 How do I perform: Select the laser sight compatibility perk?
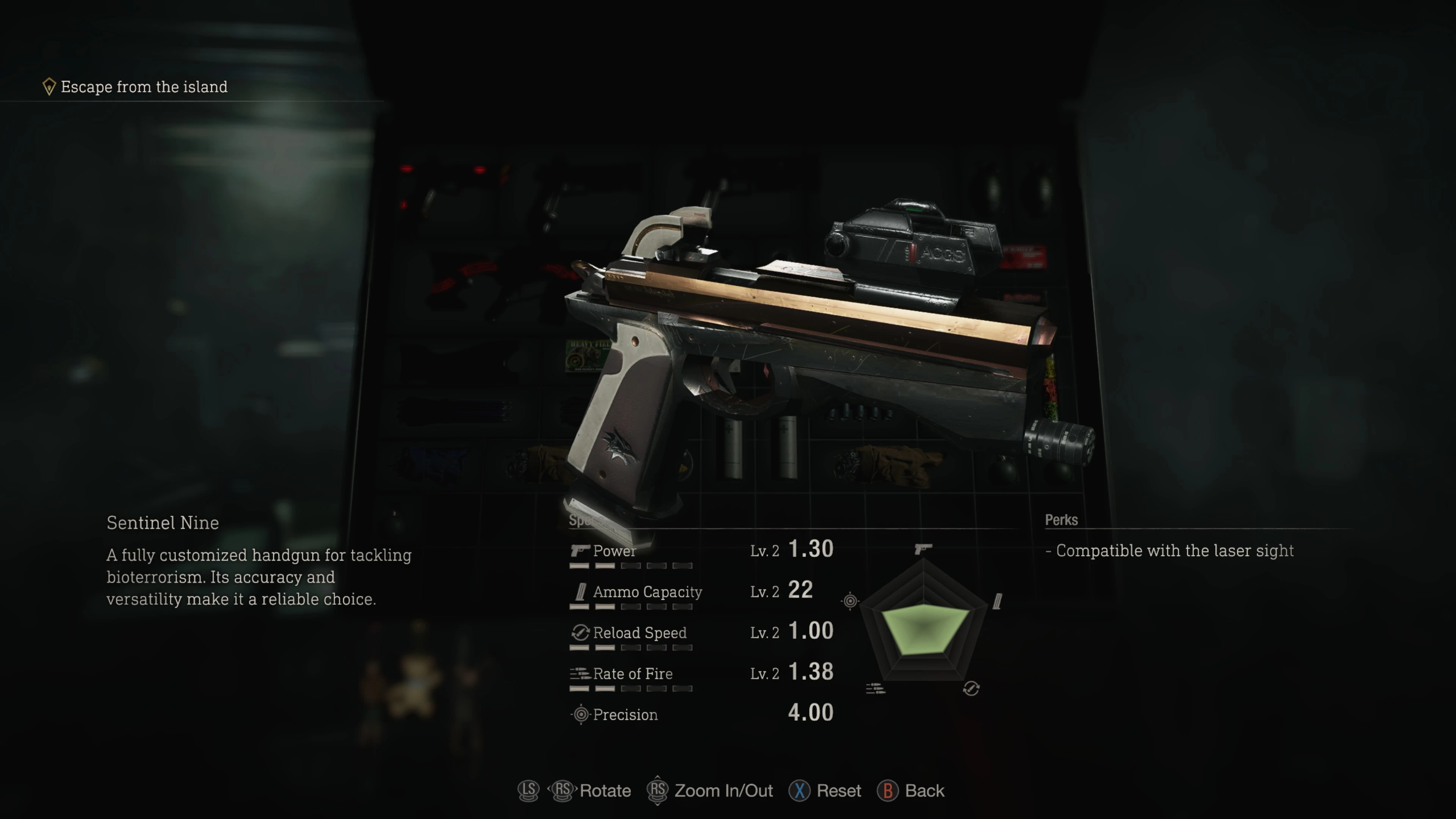point(1174,551)
